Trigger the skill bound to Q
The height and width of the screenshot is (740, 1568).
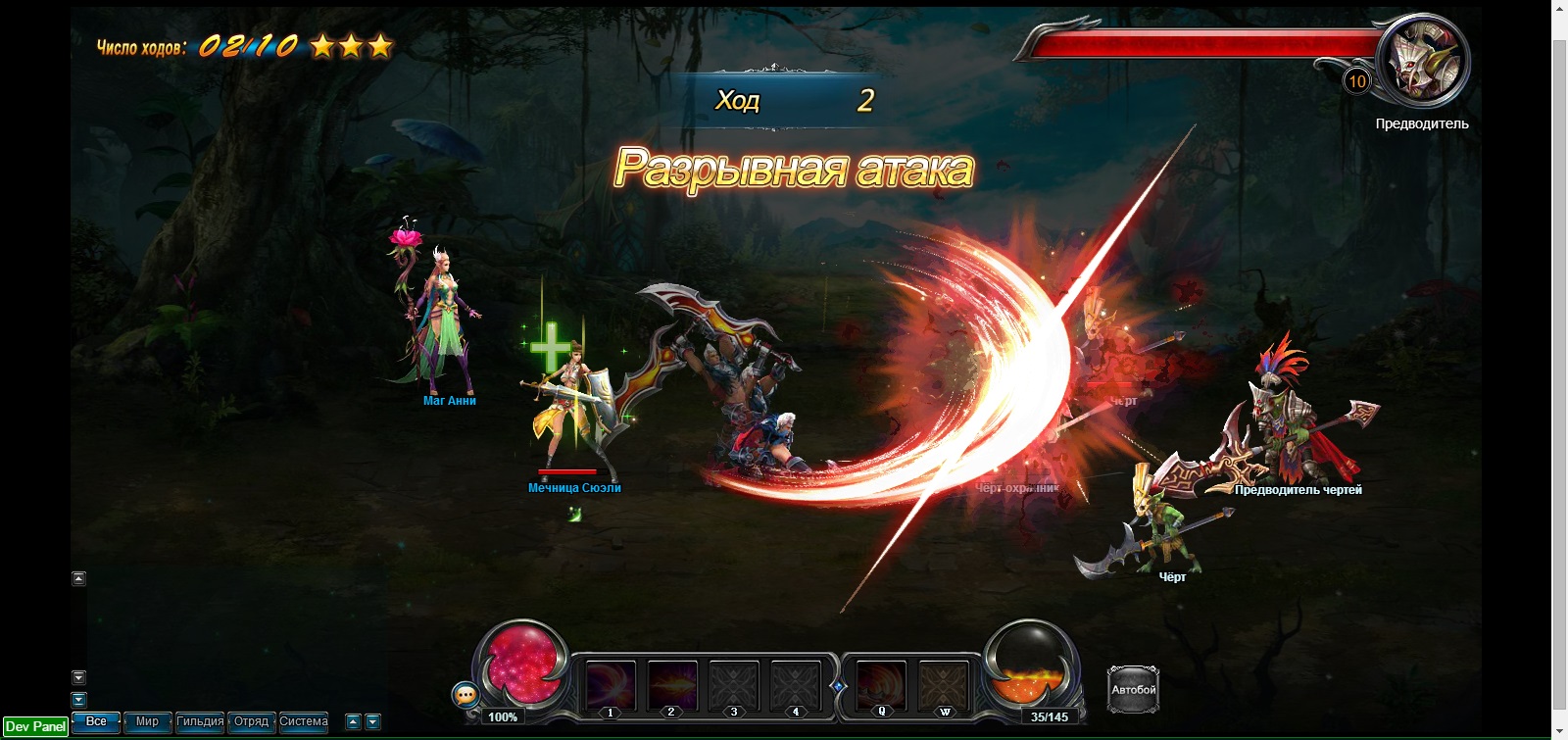tap(881, 685)
